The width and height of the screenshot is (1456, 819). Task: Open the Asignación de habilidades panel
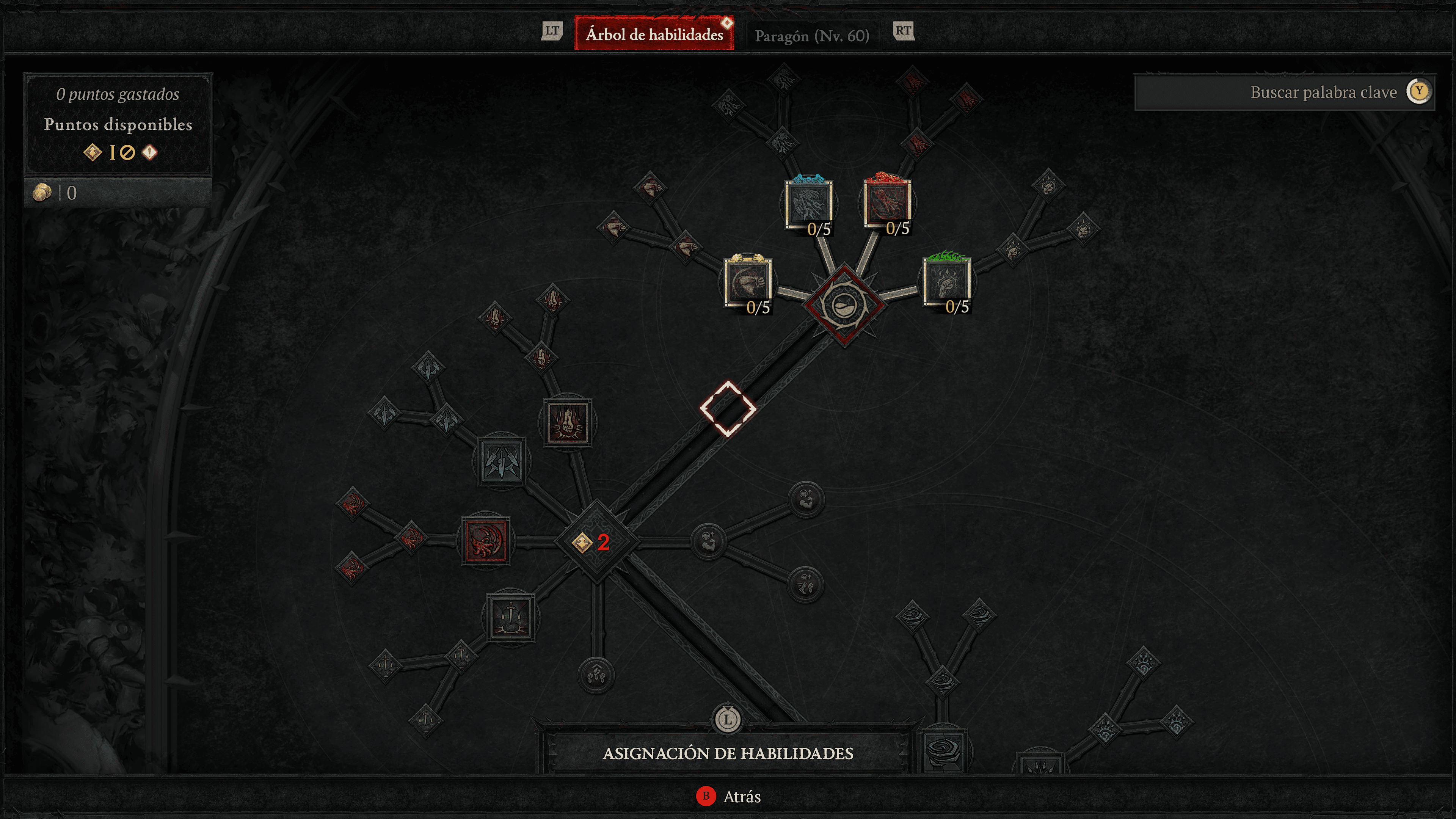coord(728,753)
